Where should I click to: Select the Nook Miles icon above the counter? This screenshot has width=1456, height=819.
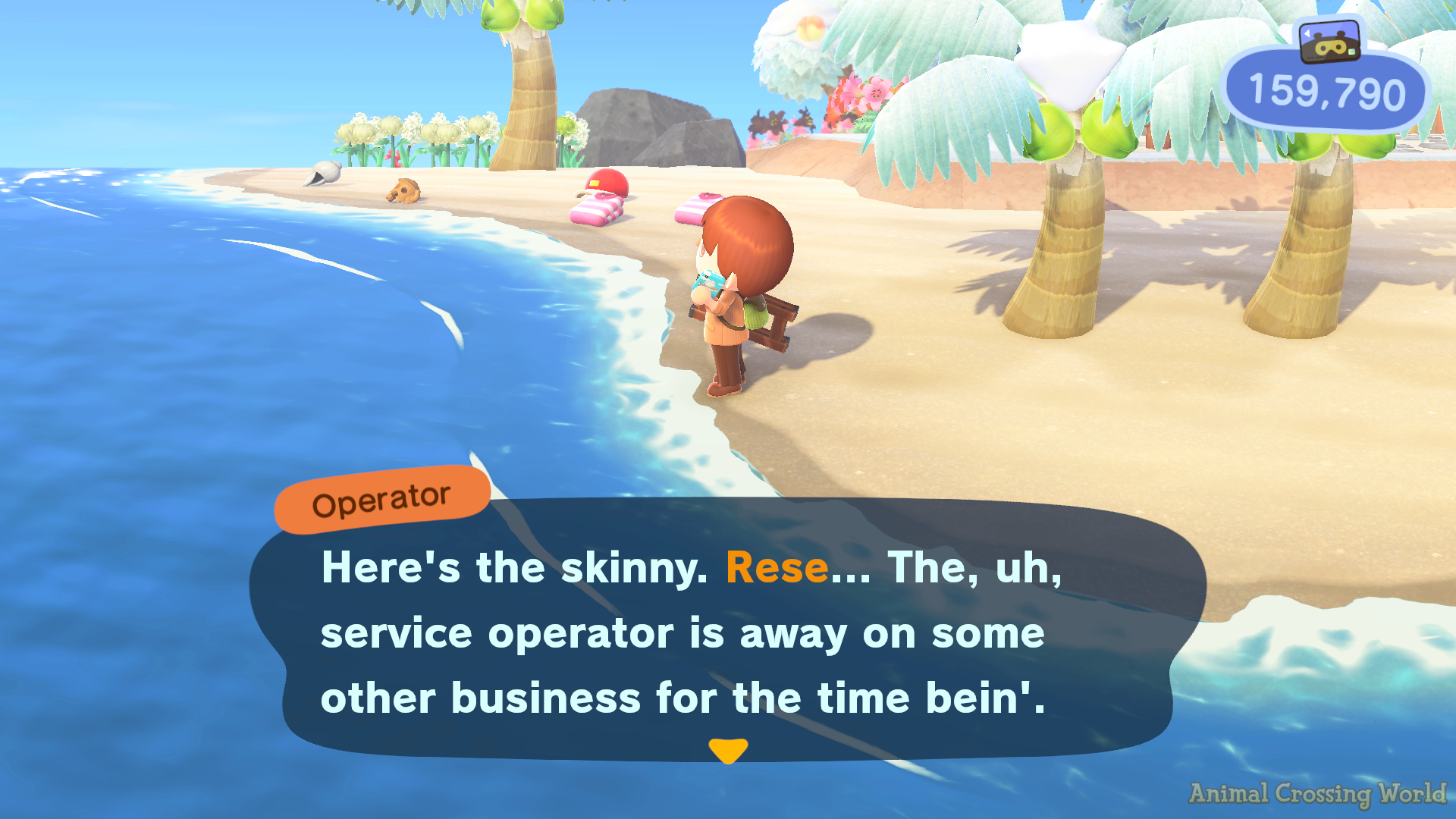coord(1329,41)
